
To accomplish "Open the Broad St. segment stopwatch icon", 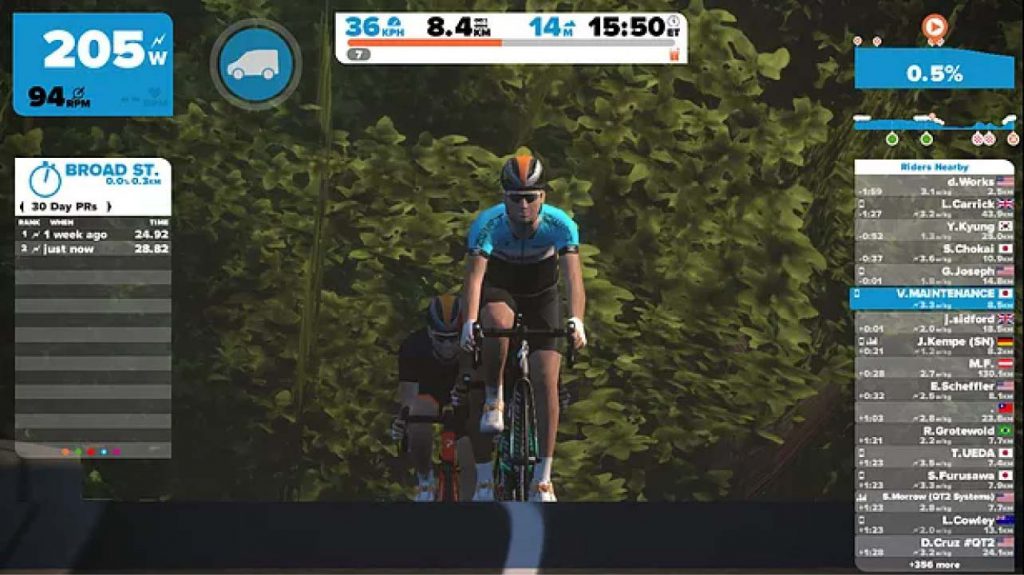I will (x=44, y=178).
